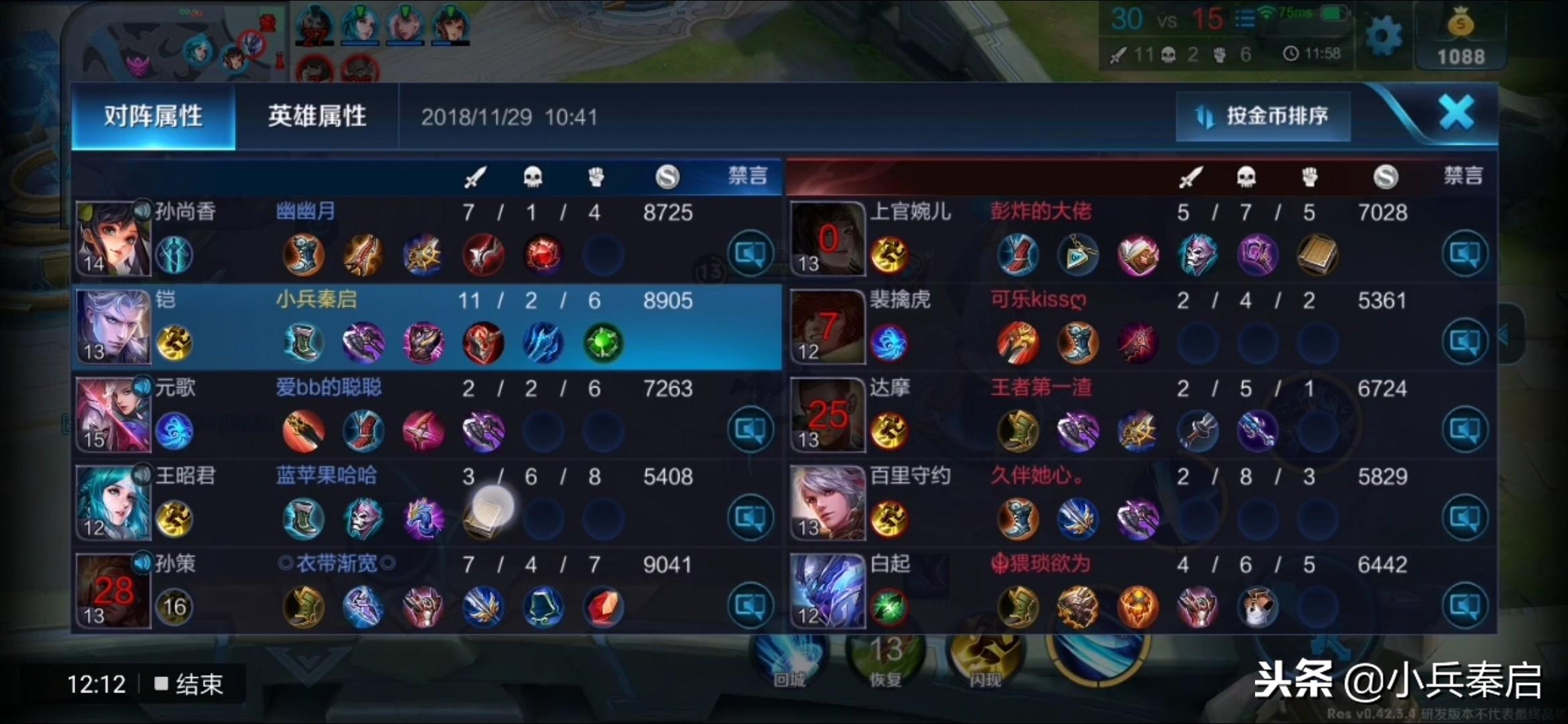Open the gear settings icon
Screen dimensions: 1568x724
tap(1383, 36)
